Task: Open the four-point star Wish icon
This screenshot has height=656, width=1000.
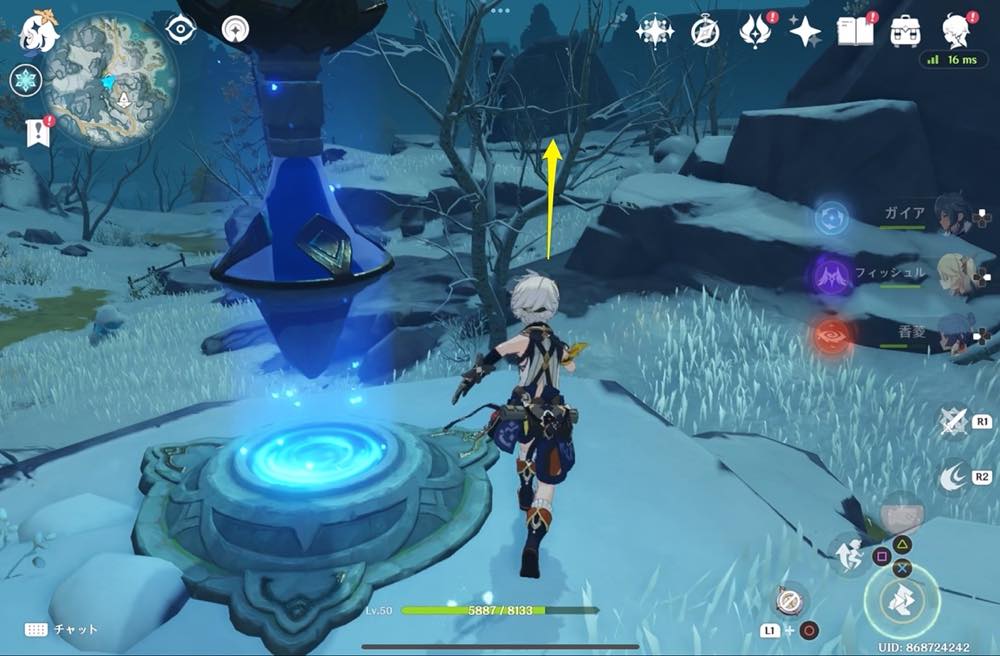Action: [x=805, y=32]
